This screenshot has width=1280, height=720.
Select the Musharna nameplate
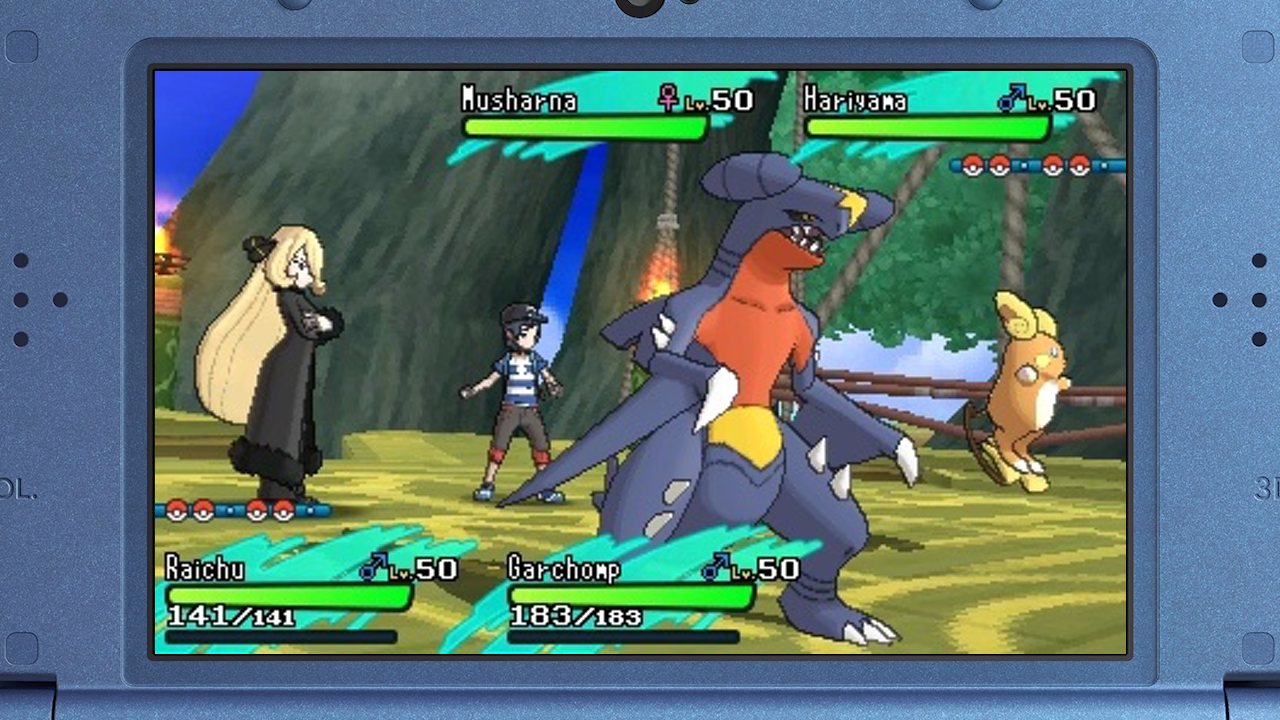(x=518, y=100)
